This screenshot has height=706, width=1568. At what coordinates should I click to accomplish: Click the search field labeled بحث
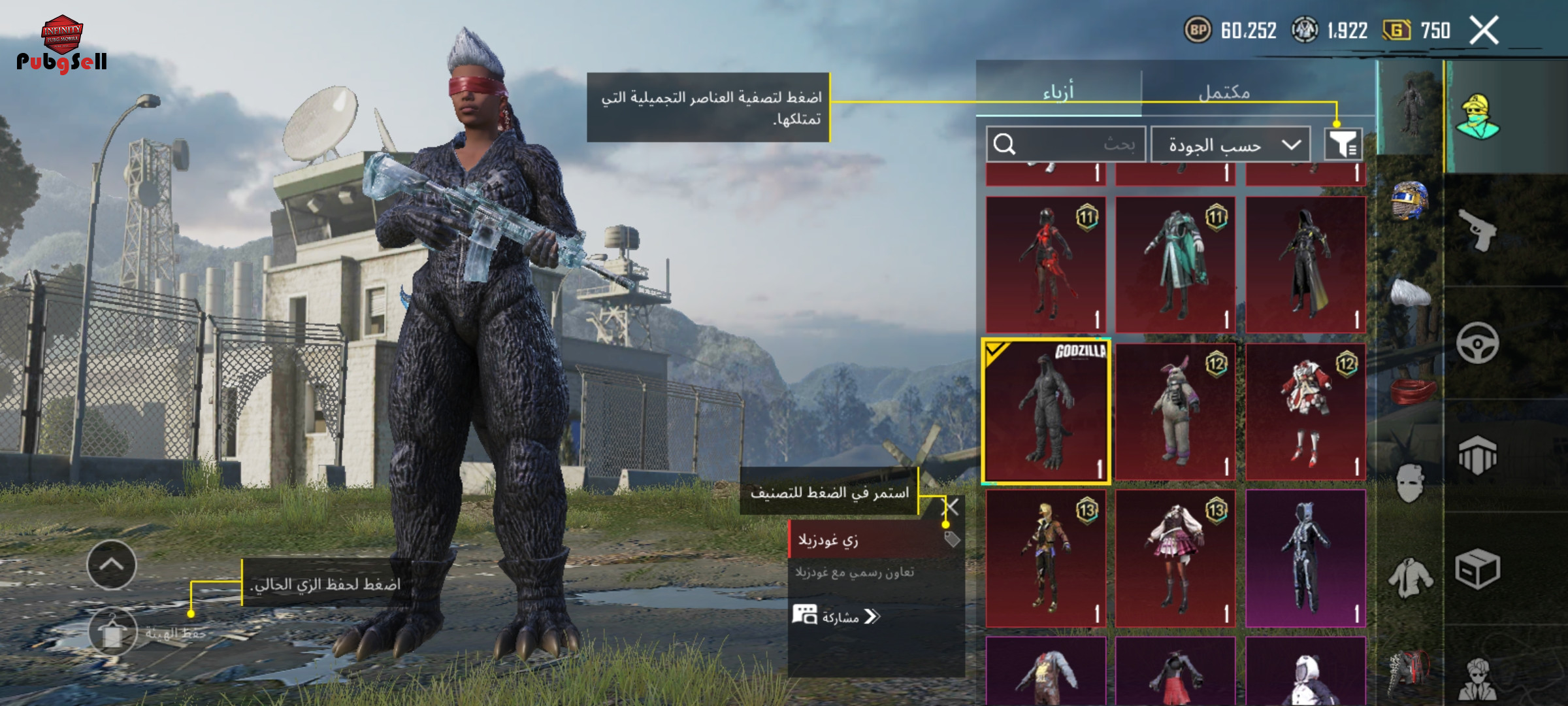point(1065,144)
